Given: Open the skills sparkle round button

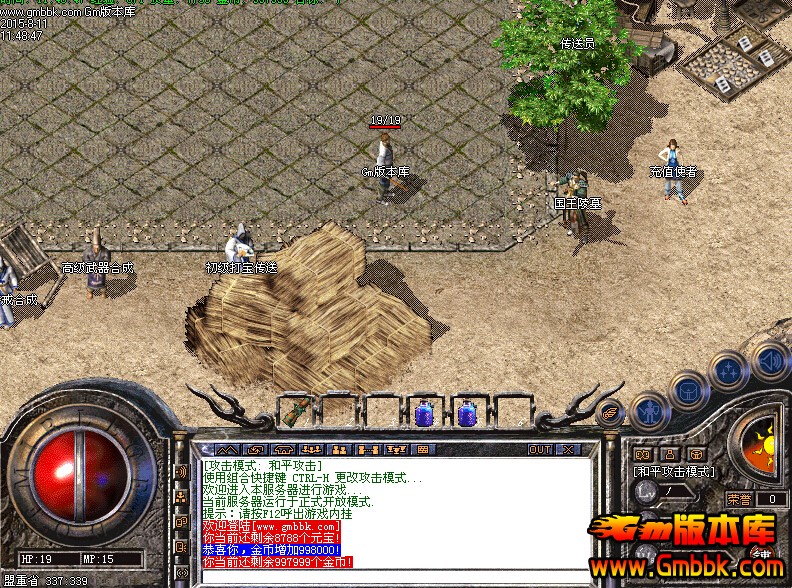Looking at the screenshot, I should (x=728, y=372).
